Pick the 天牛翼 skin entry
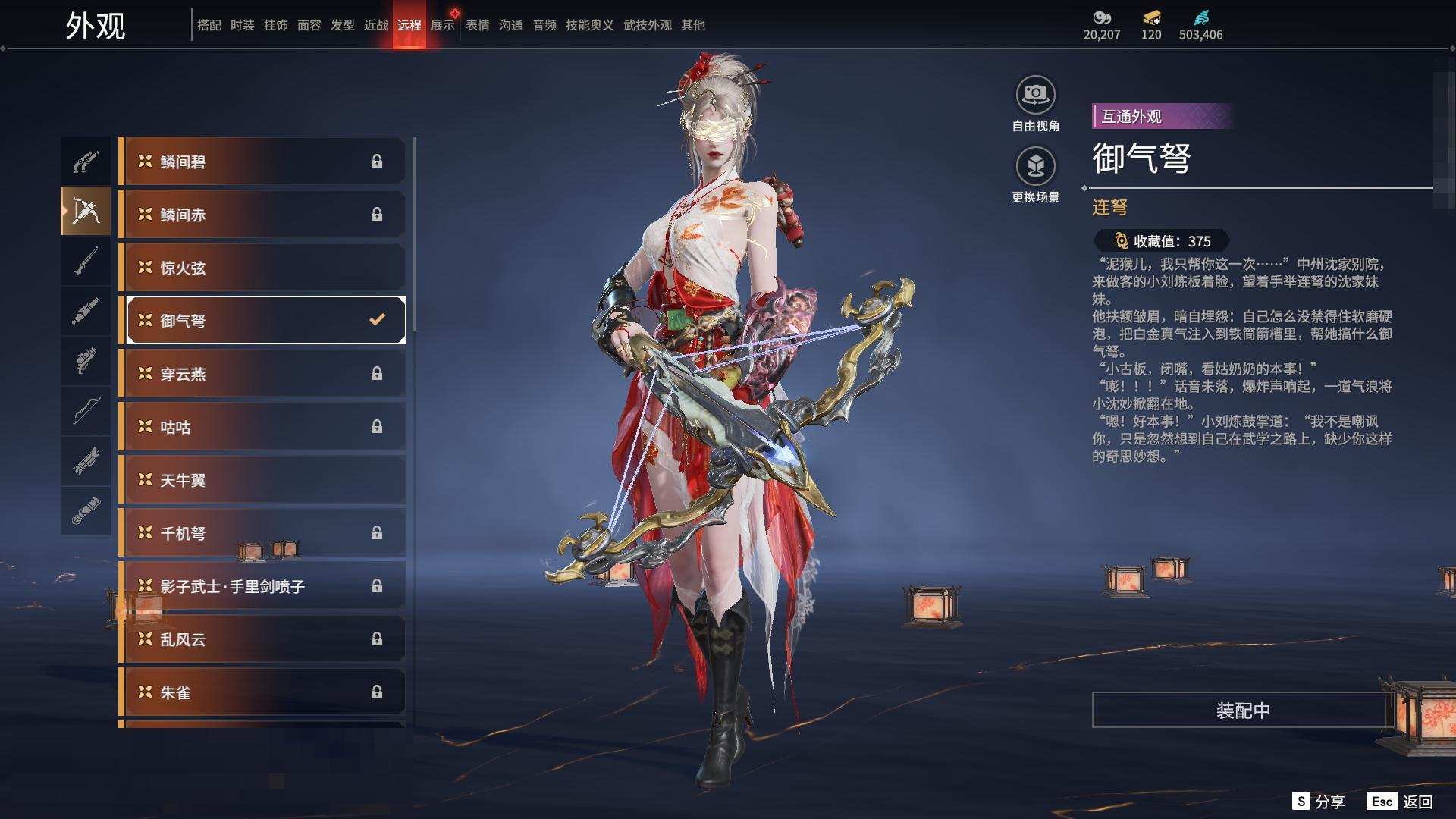Viewport: 1456px width, 819px height. (x=262, y=480)
